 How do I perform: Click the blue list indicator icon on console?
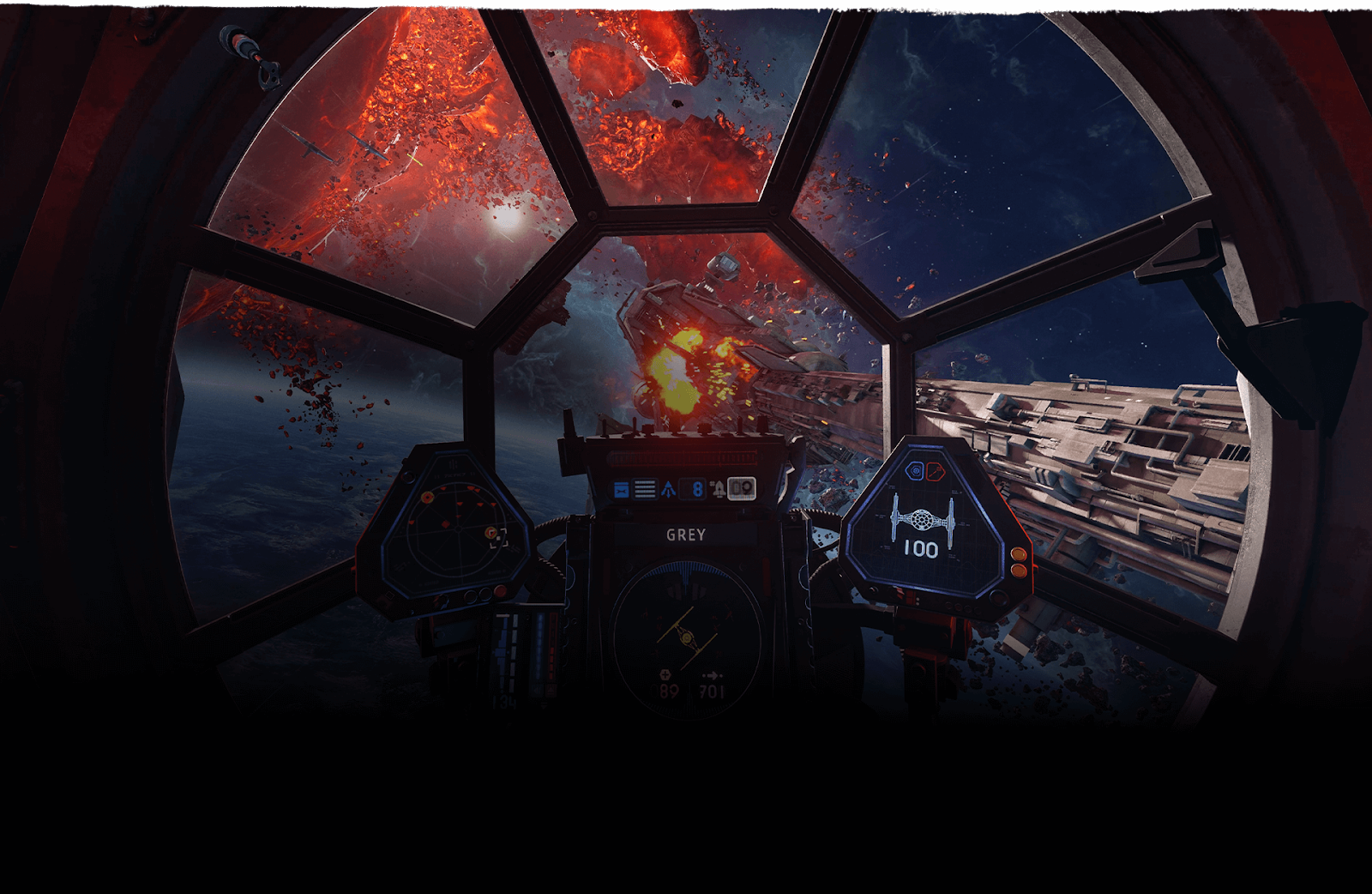coord(645,488)
